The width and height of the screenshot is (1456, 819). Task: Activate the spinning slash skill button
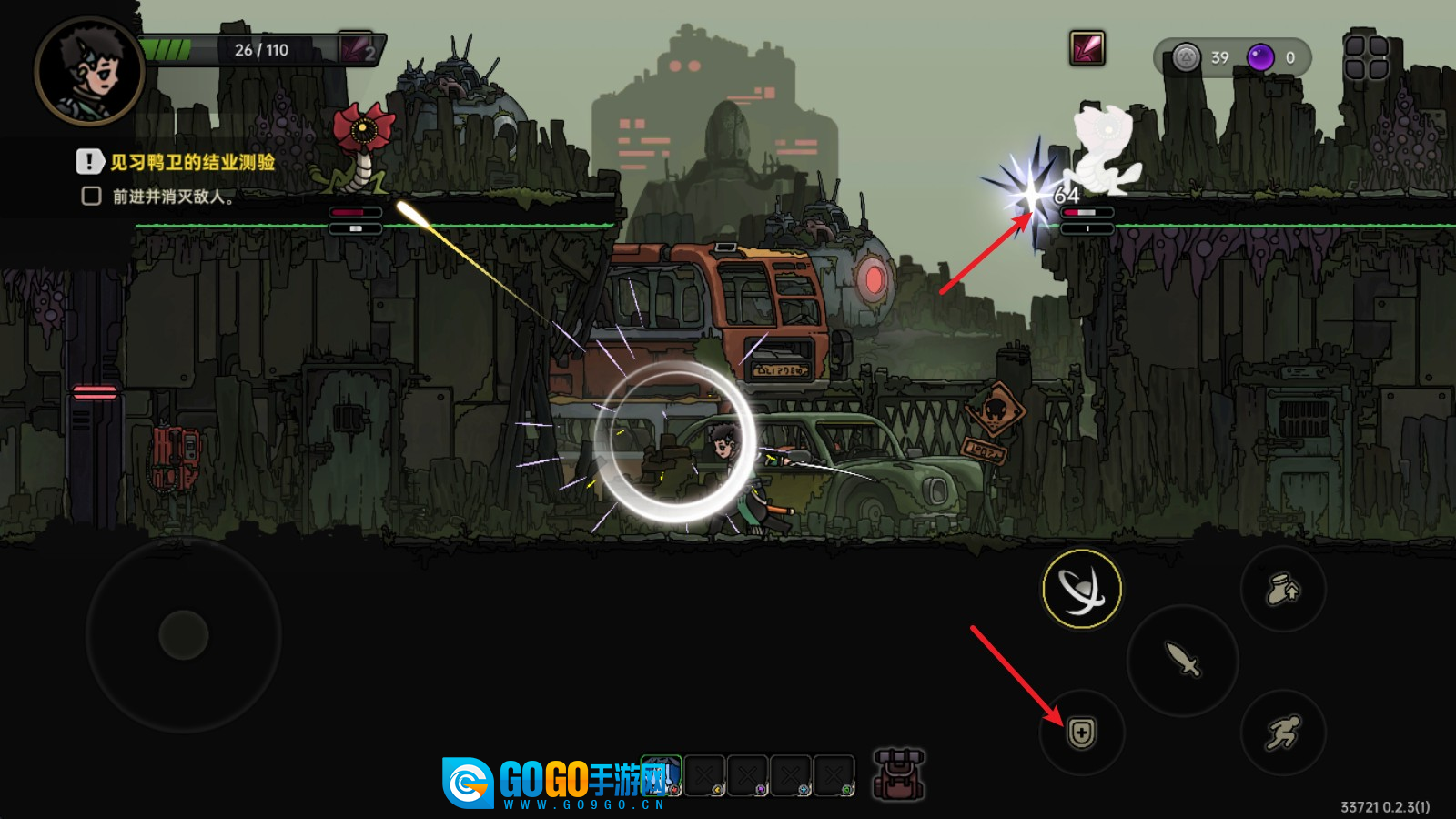point(1082,589)
